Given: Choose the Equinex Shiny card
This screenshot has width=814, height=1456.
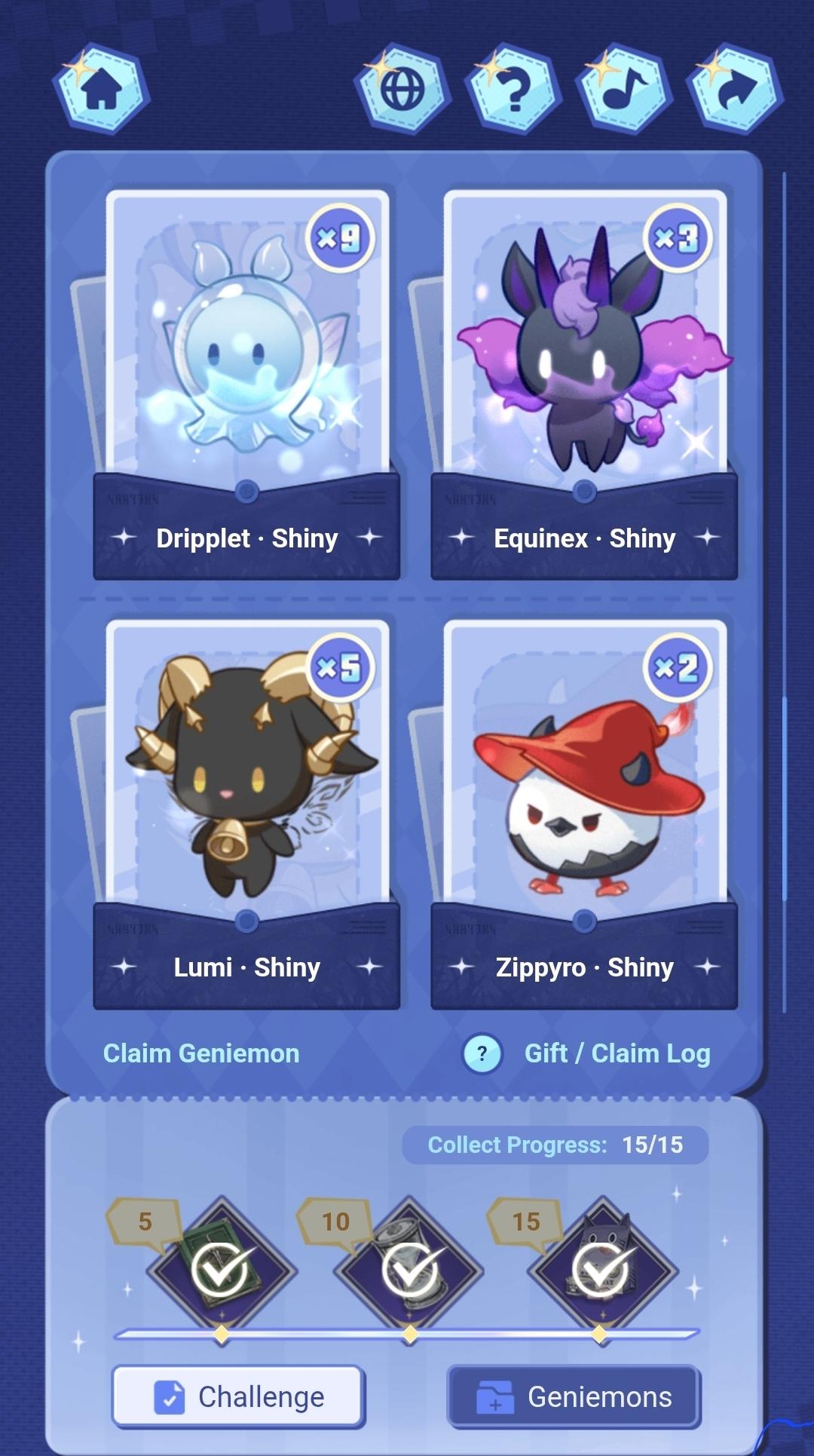Looking at the screenshot, I should pyautogui.click(x=584, y=385).
